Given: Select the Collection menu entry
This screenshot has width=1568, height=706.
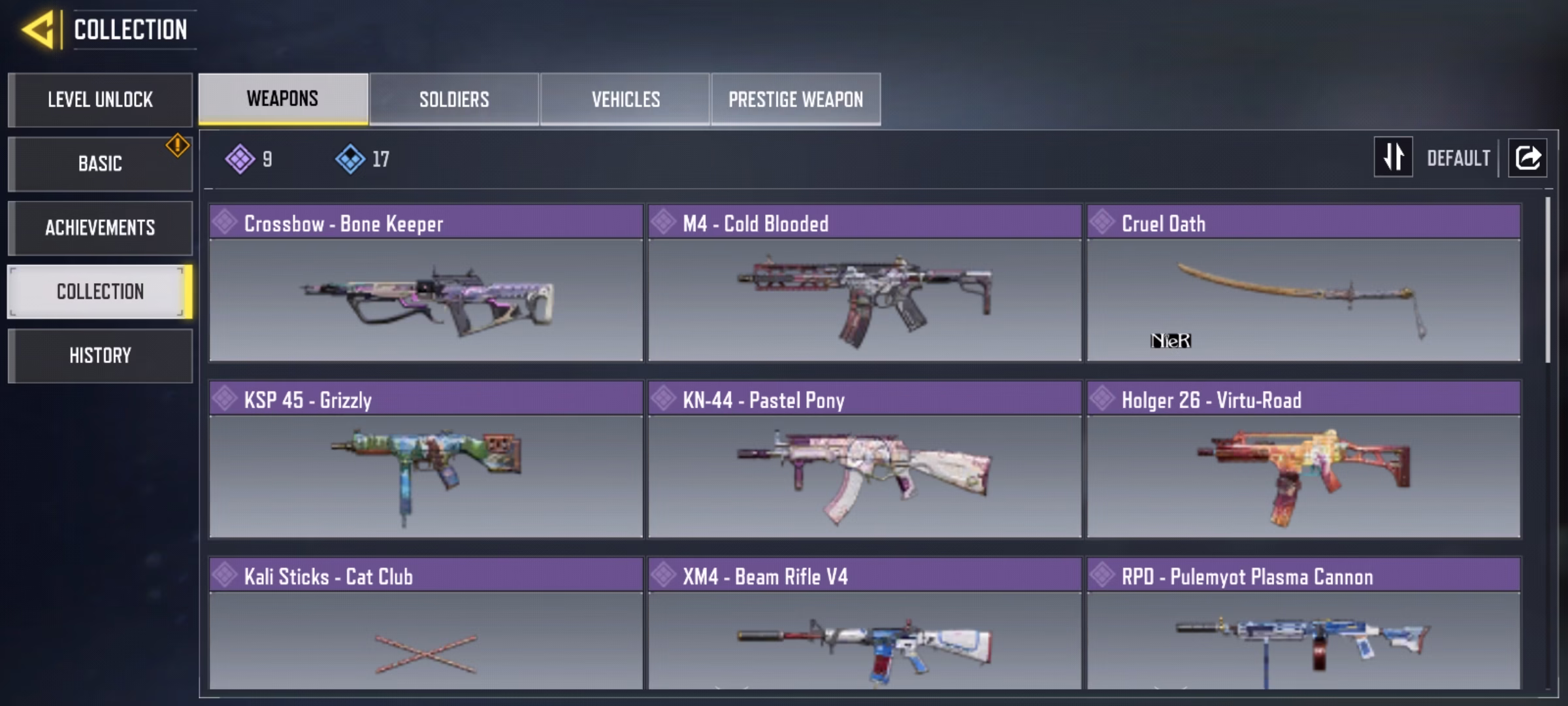Looking at the screenshot, I should point(100,292).
